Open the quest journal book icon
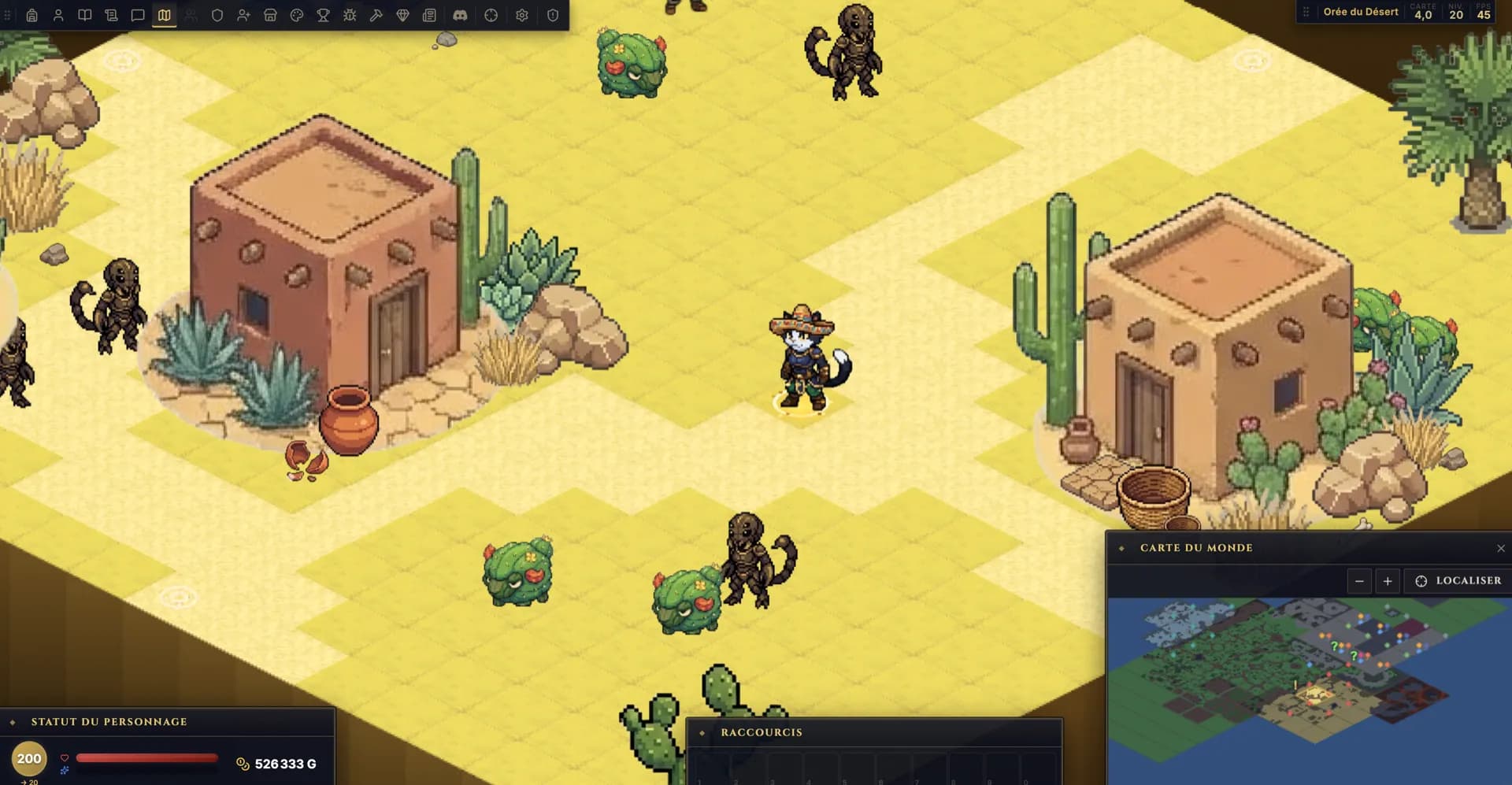Image resolution: width=1512 pixels, height=785 pixels. pos(85,15)
